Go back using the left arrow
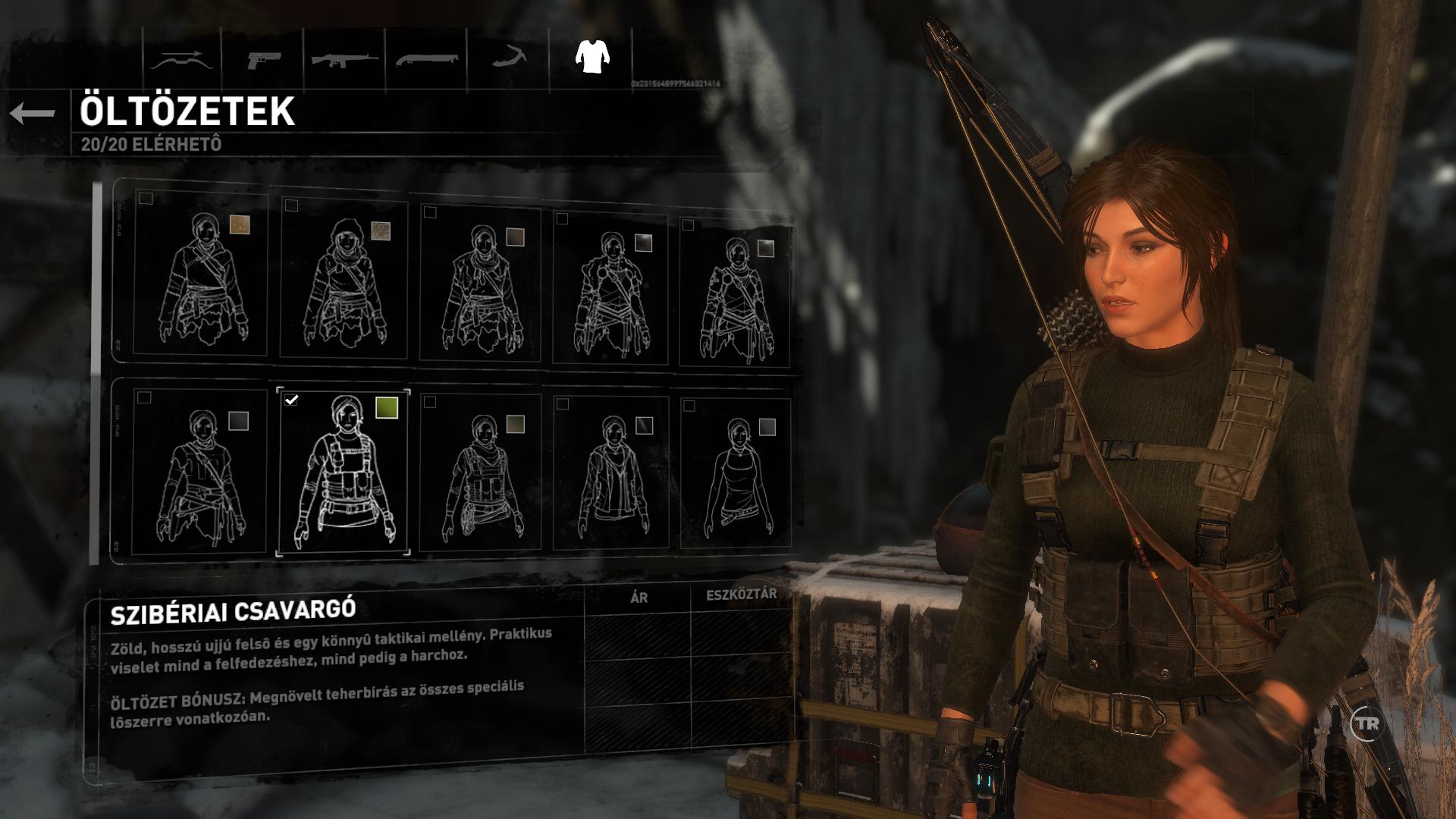 (33, 114)
